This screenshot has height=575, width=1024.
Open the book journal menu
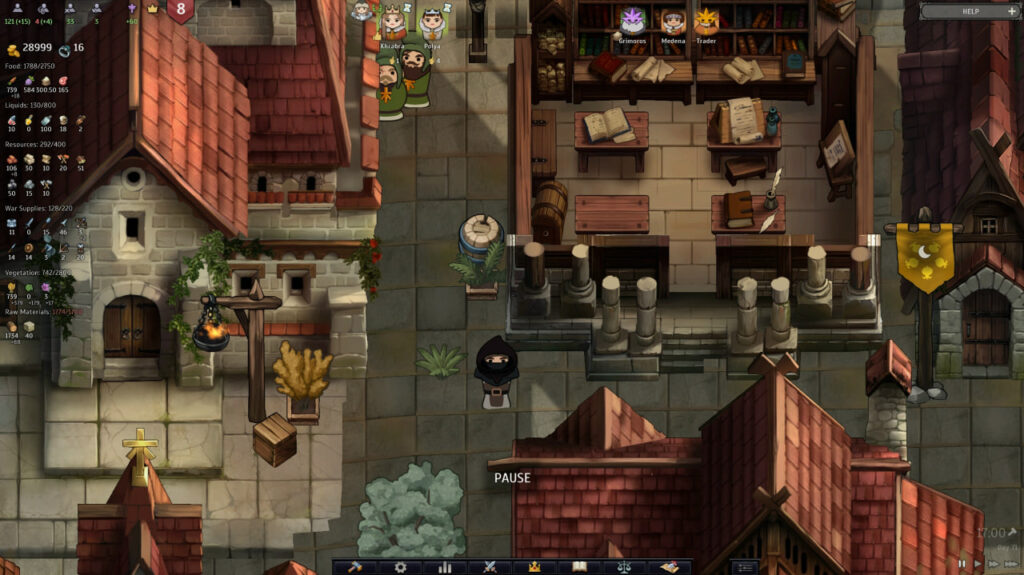579,567
